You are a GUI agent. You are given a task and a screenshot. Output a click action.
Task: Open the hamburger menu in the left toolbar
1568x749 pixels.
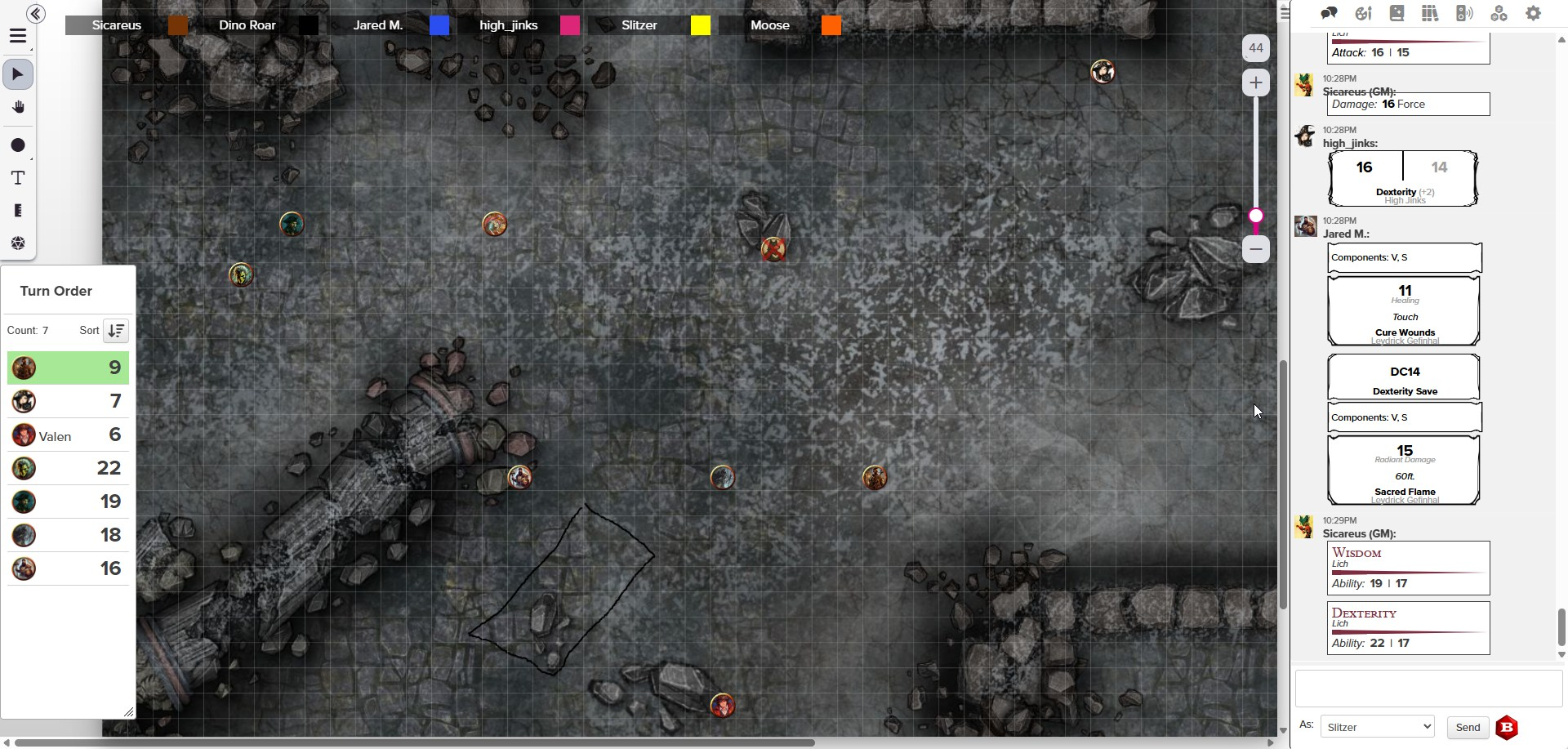pos(18,37)
